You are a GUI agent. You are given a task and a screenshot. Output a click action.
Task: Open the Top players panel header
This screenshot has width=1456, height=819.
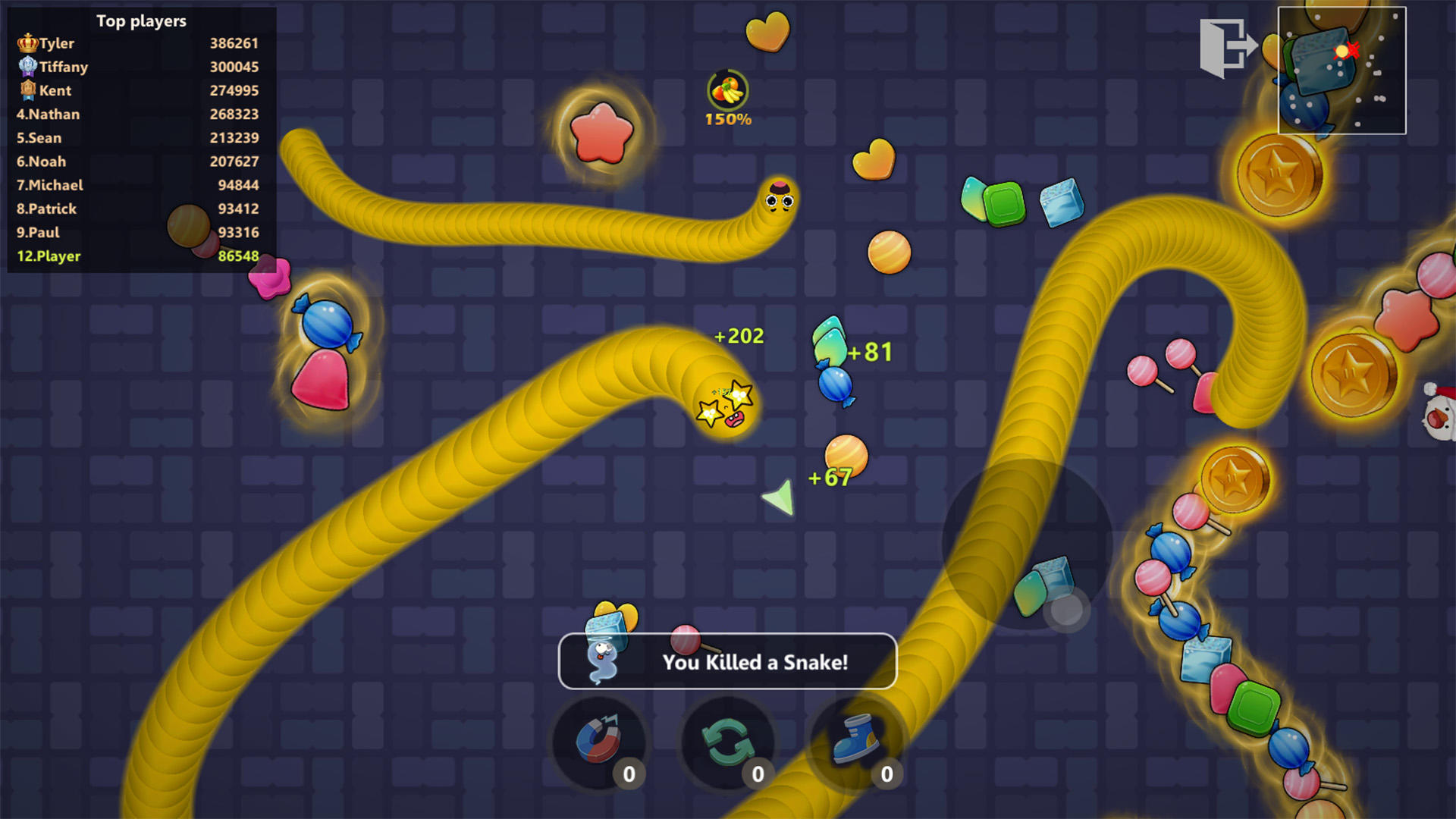pos(141,21)
